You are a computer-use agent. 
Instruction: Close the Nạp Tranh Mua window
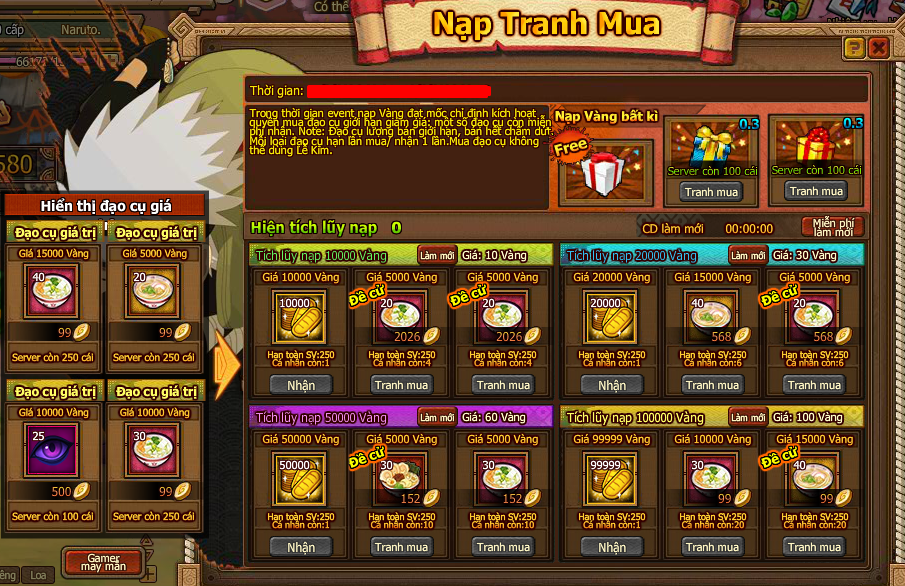[x=879, y=47]
